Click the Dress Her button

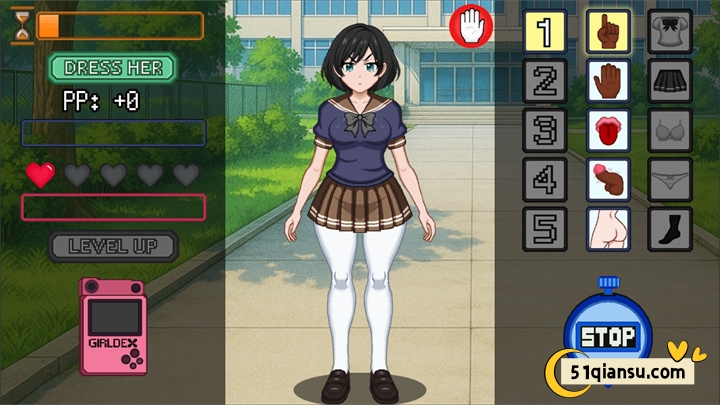(112, 68)
